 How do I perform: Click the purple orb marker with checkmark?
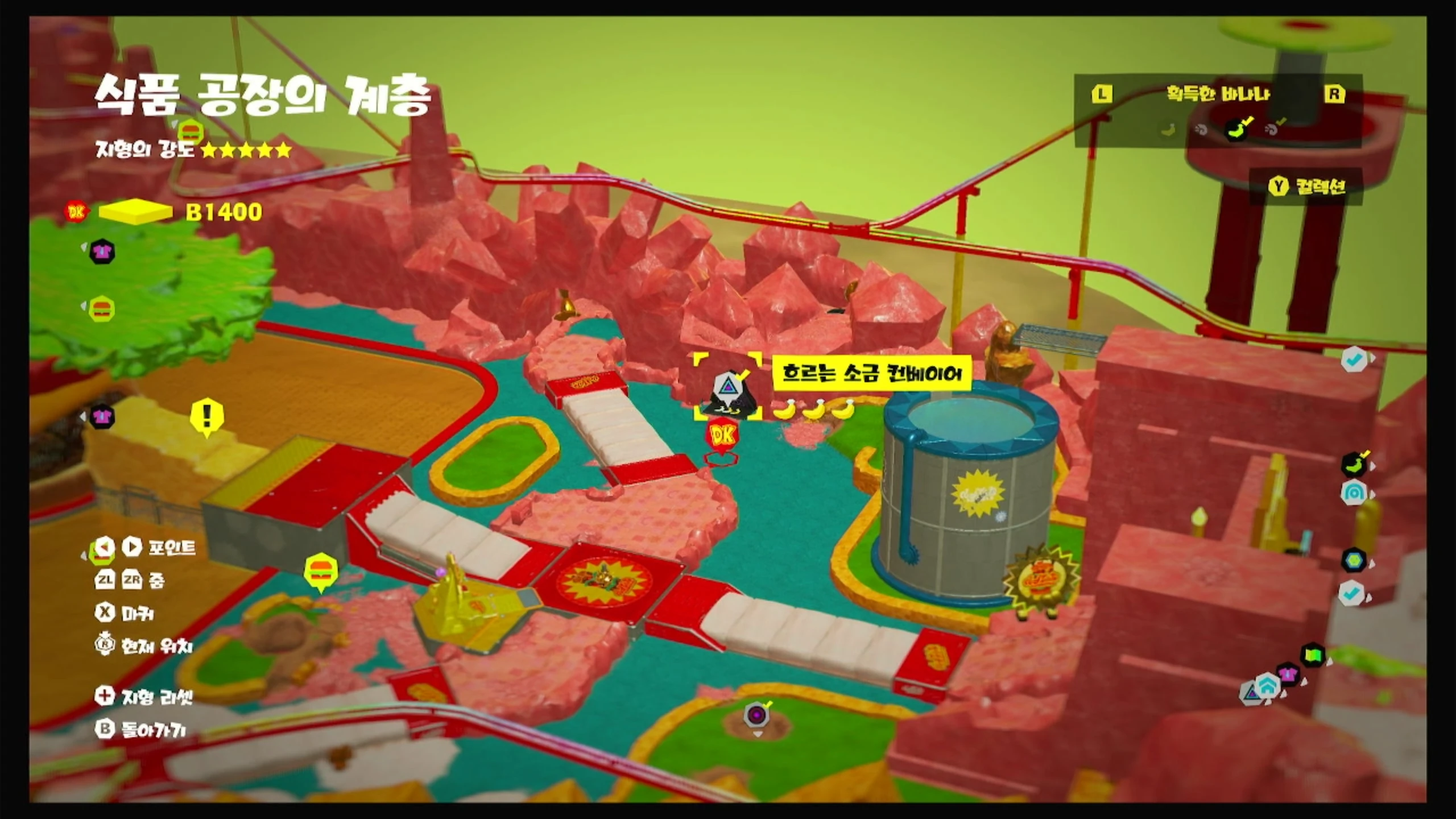coord(756,714)
